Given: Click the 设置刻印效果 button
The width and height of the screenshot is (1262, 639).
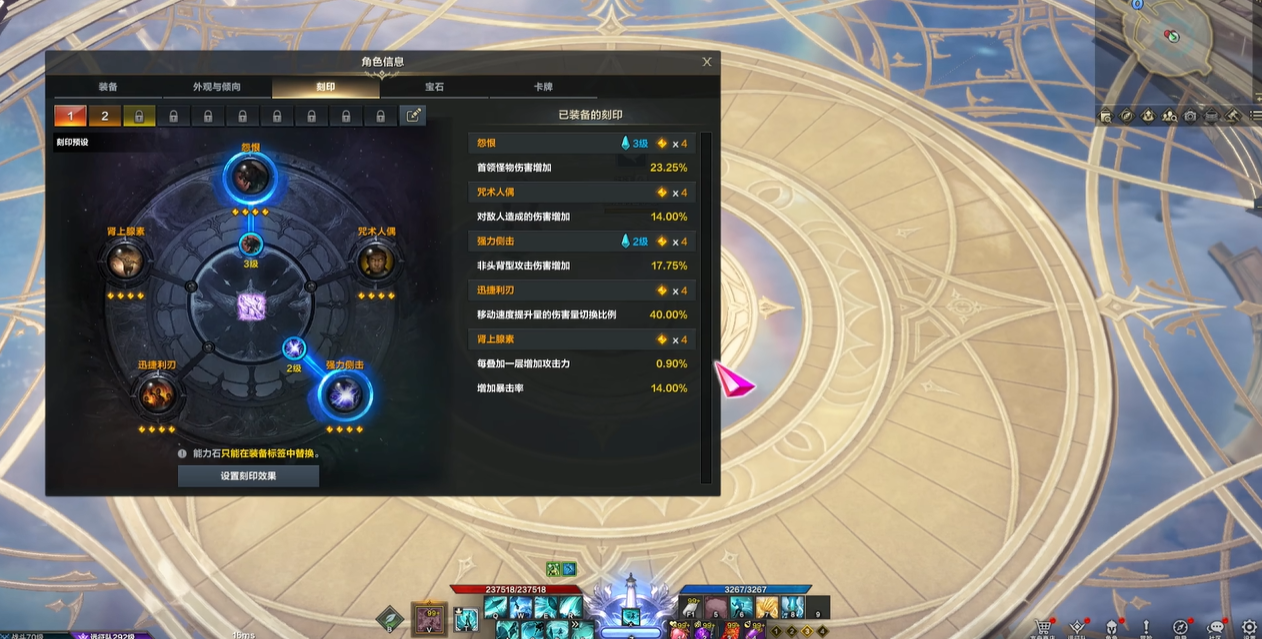Looking at the screenshot, I should coord(248,476).
